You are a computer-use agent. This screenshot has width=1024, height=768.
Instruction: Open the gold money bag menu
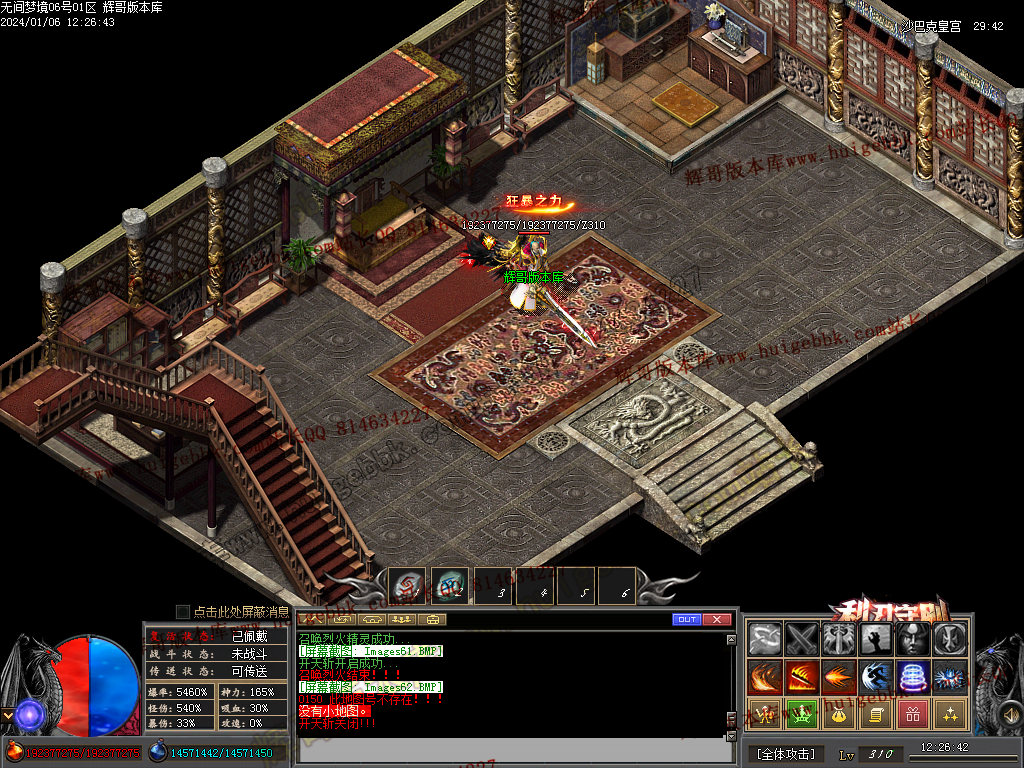[838, 714]
